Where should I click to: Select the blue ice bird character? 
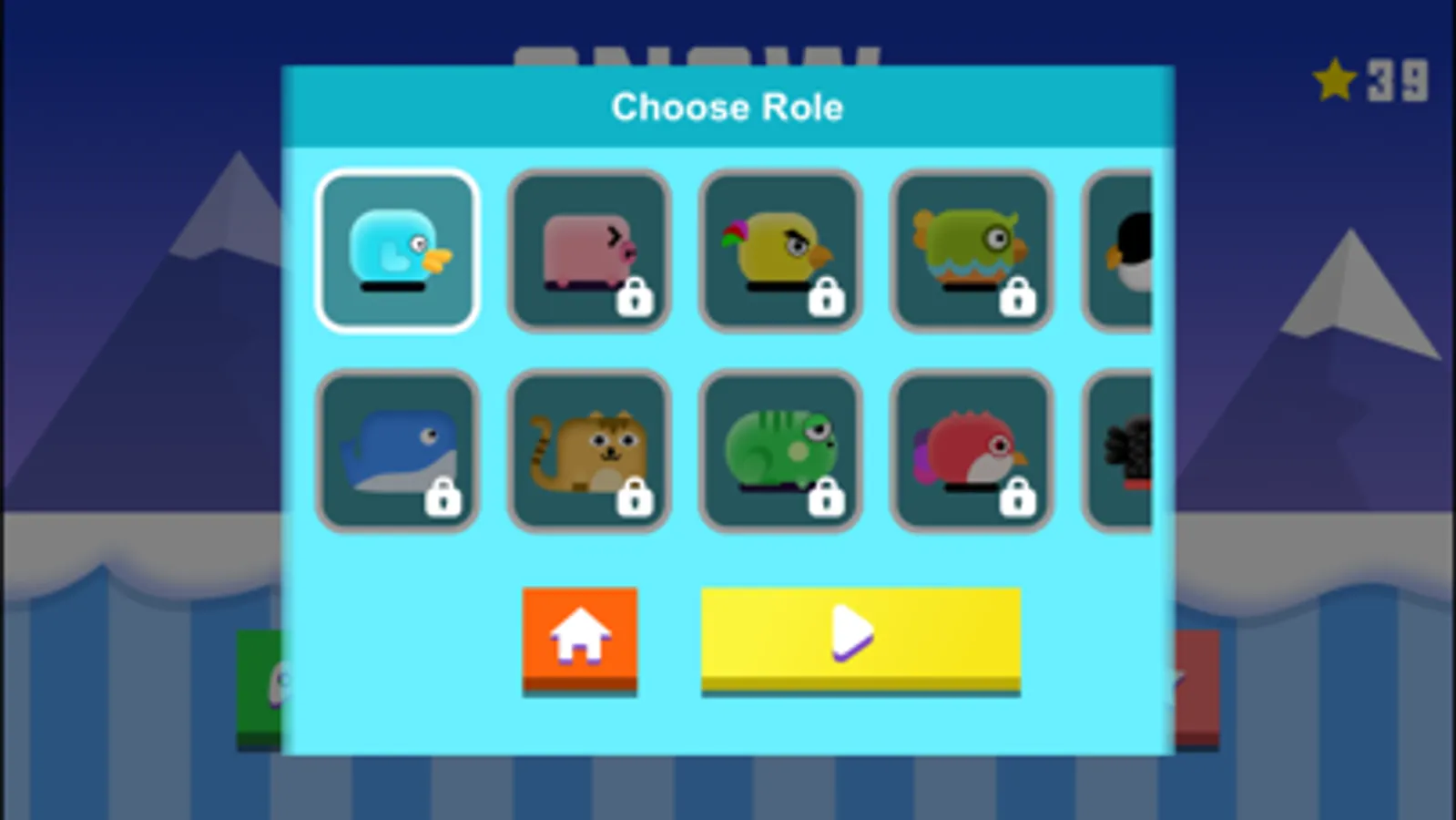point(398,250)
